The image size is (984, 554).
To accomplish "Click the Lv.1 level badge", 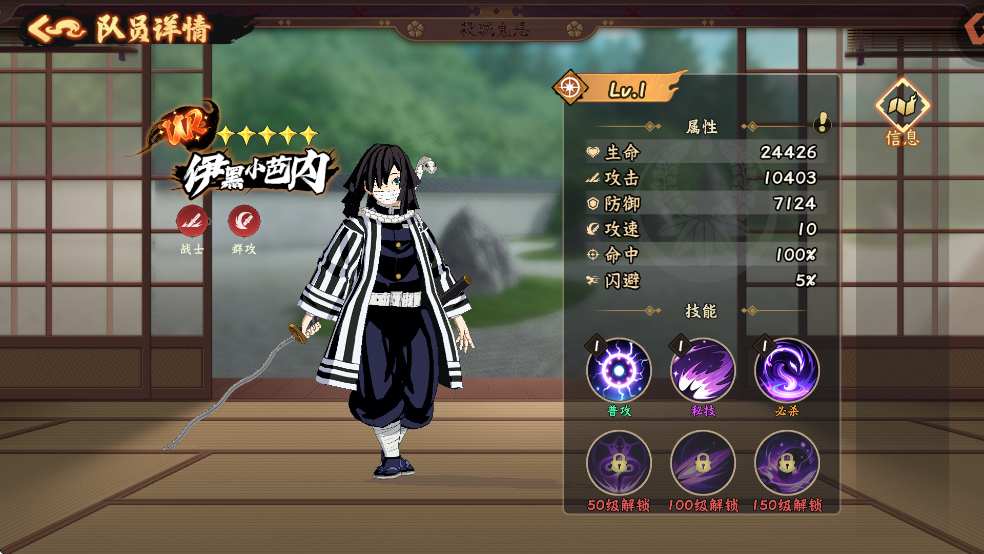I will pos(625,89).
